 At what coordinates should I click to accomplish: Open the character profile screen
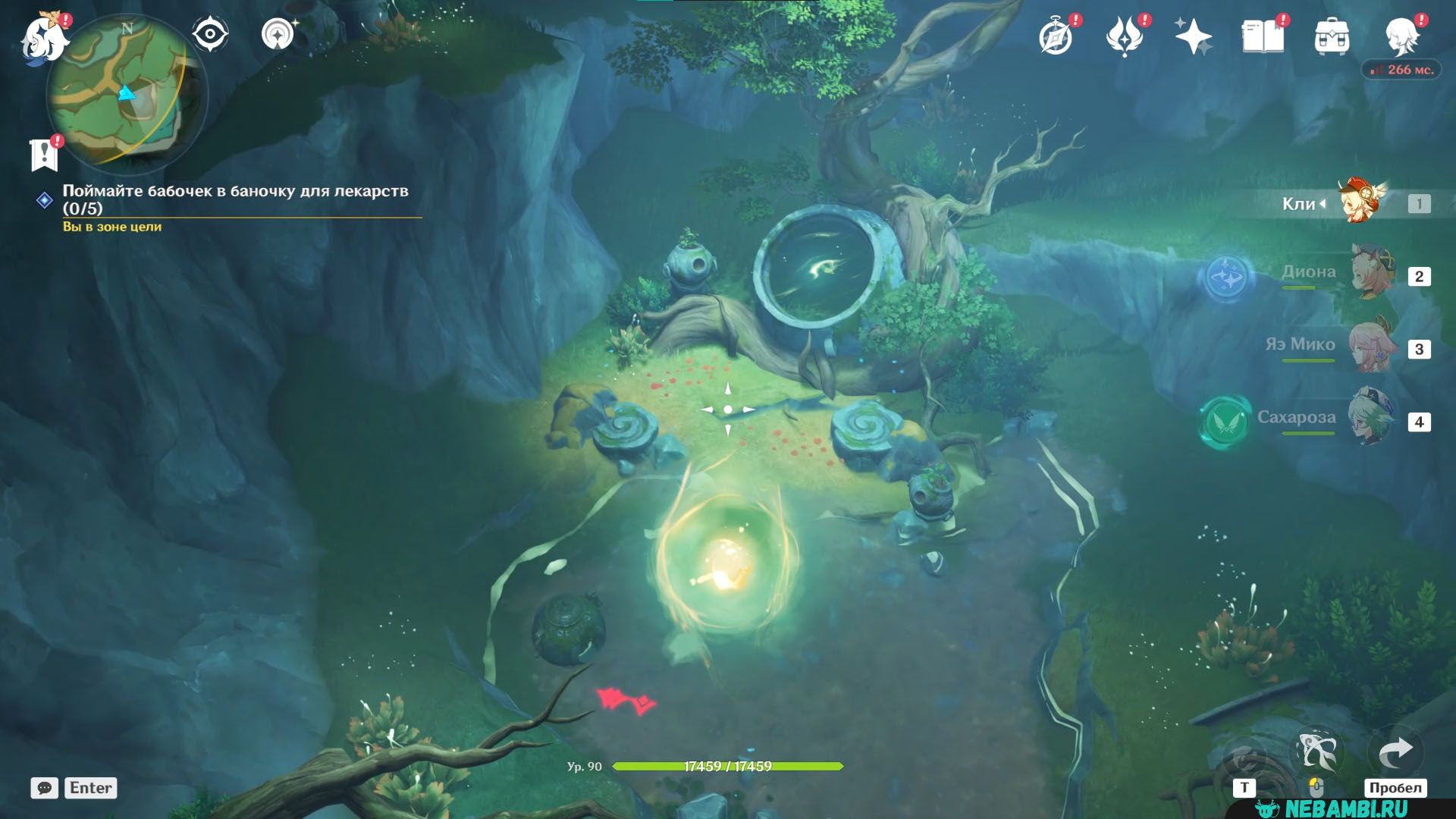pos(1403,35)
